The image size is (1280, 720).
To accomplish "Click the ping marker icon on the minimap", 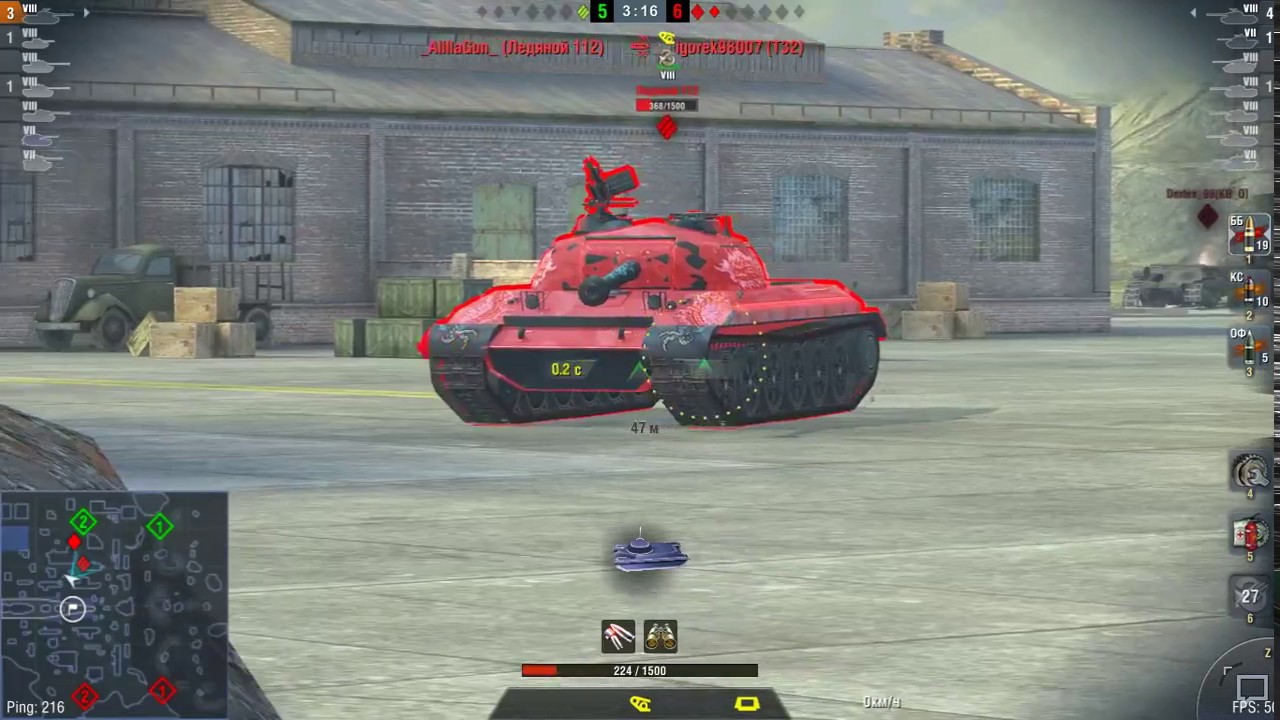I will pyautogui.click(x=72, y=609).
